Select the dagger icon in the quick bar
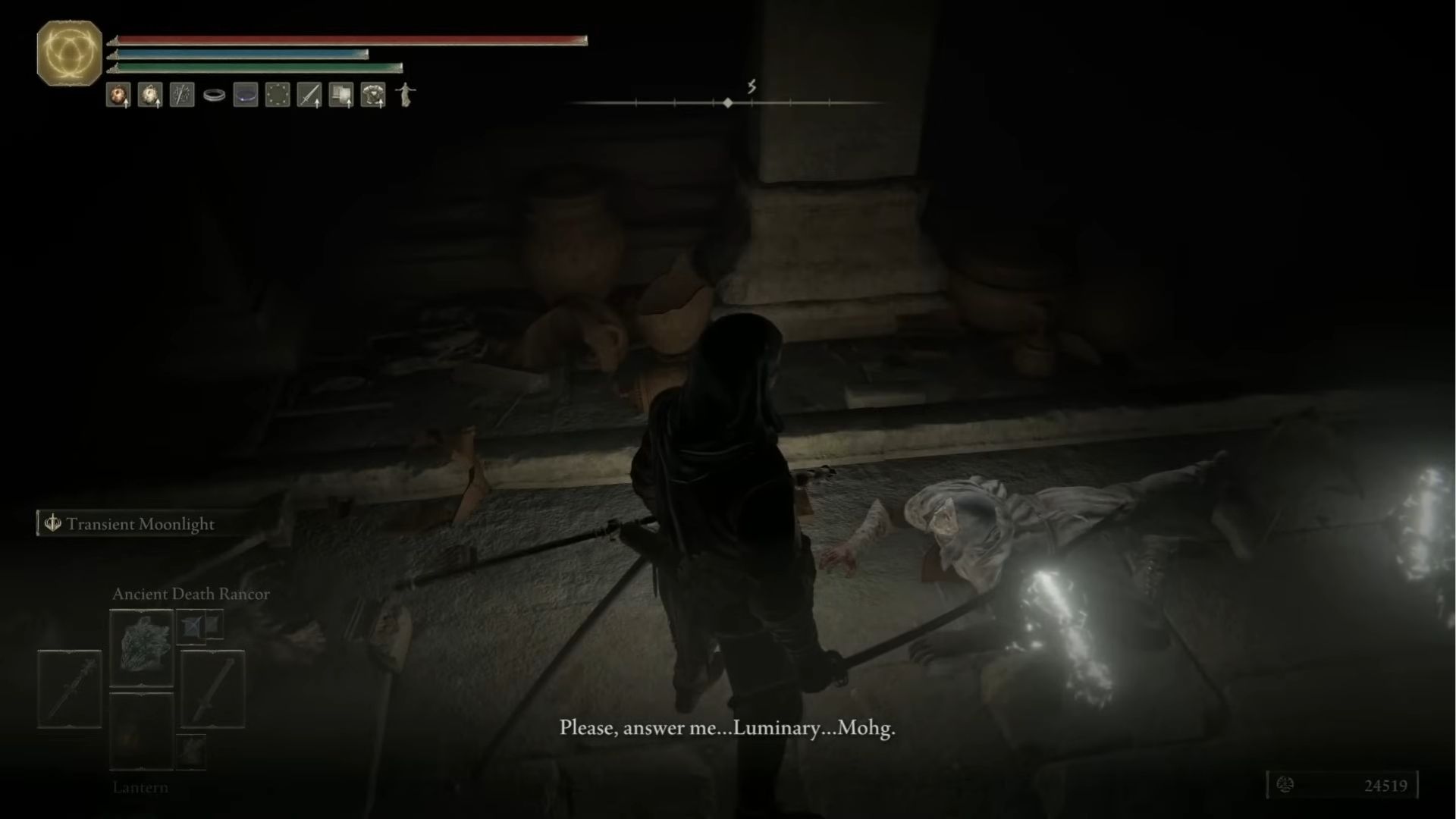1456x819 pixels. point(309,93)
